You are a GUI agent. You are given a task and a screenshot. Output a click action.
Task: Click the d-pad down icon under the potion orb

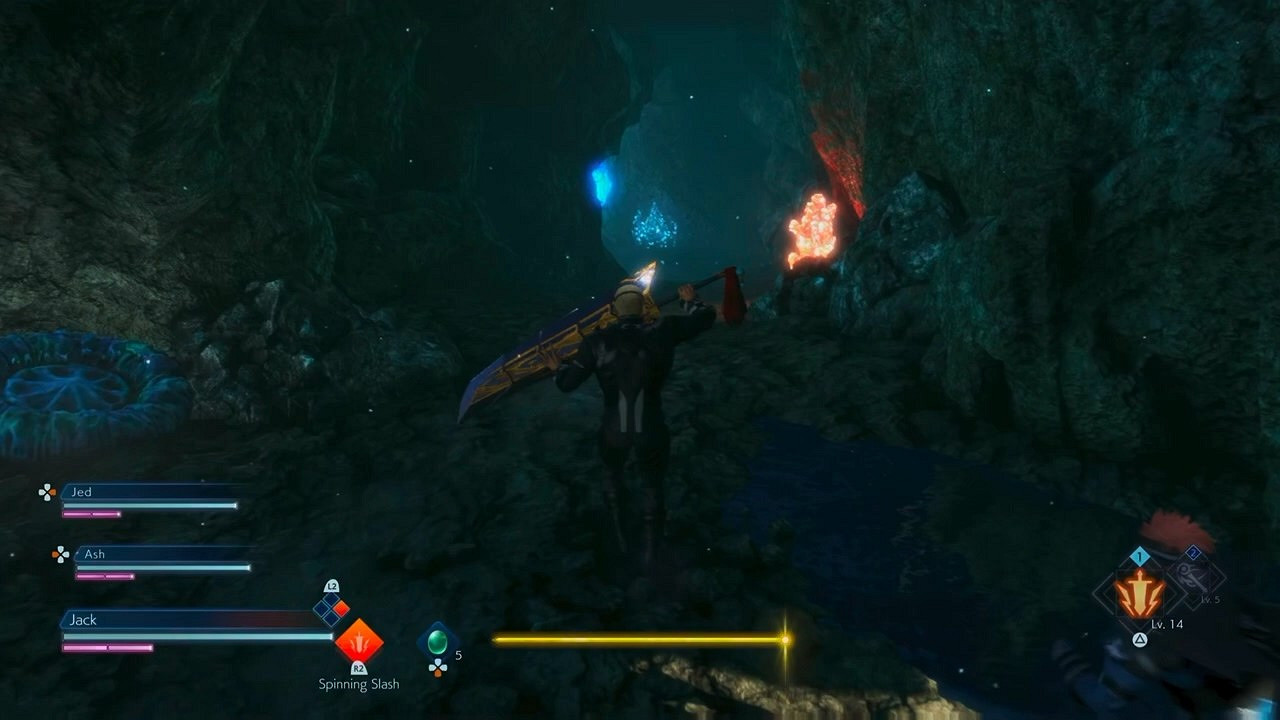(x=438, y=668)
